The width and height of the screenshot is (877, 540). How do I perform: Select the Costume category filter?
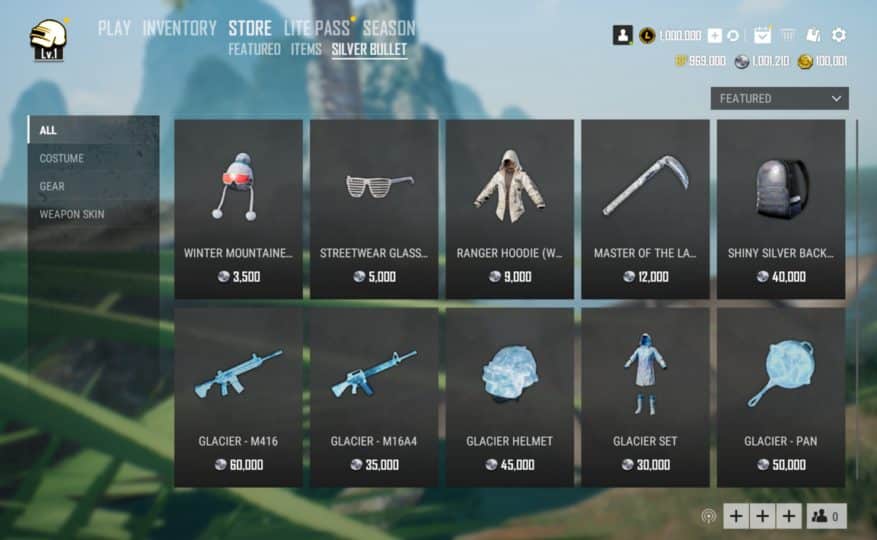(x=62, y=158)
